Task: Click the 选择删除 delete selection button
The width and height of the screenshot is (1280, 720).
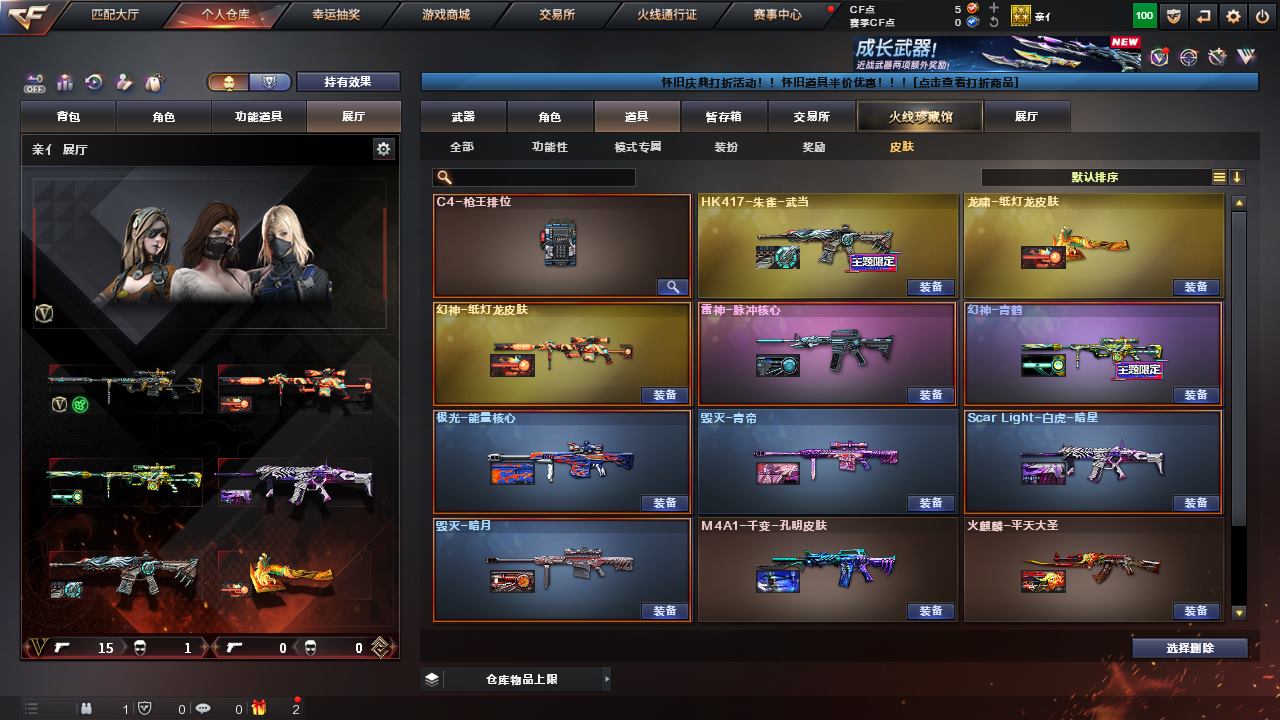Action: click(1189, 648)
